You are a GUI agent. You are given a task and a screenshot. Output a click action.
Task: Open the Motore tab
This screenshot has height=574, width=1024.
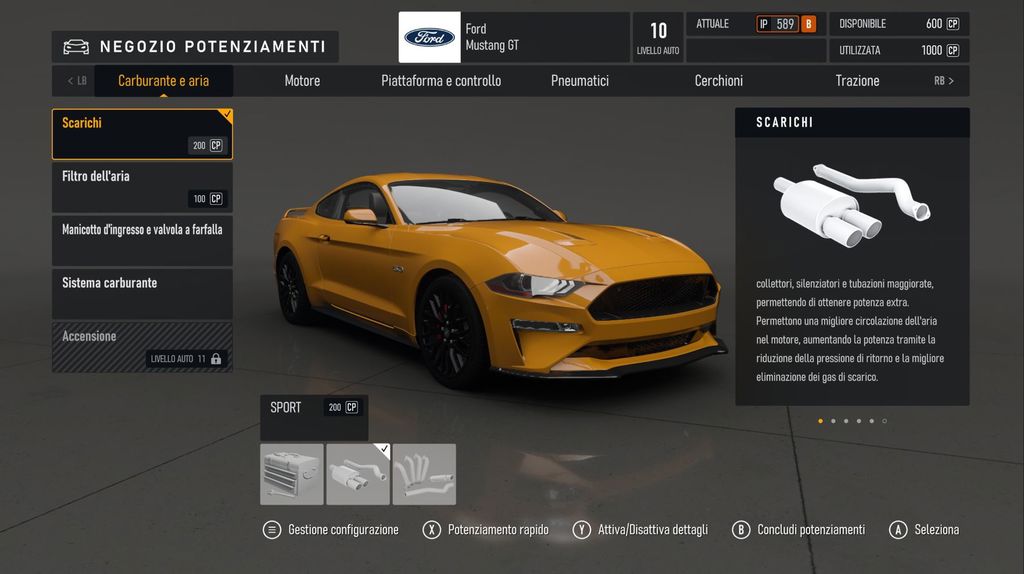pos(302,81)
